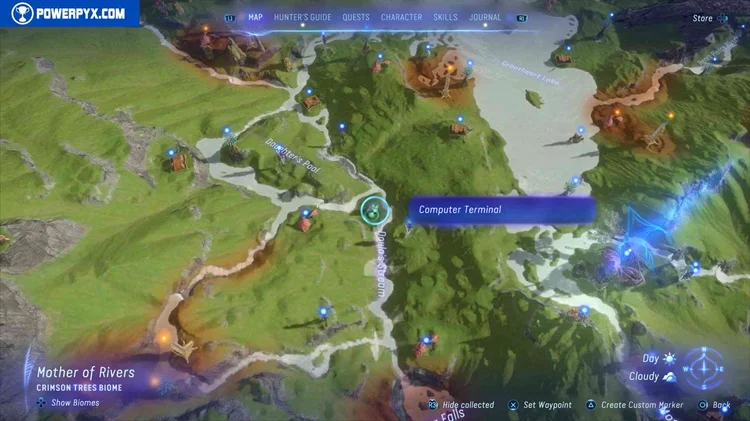
Task: Open the Quests tab
Action: (355, 17)
